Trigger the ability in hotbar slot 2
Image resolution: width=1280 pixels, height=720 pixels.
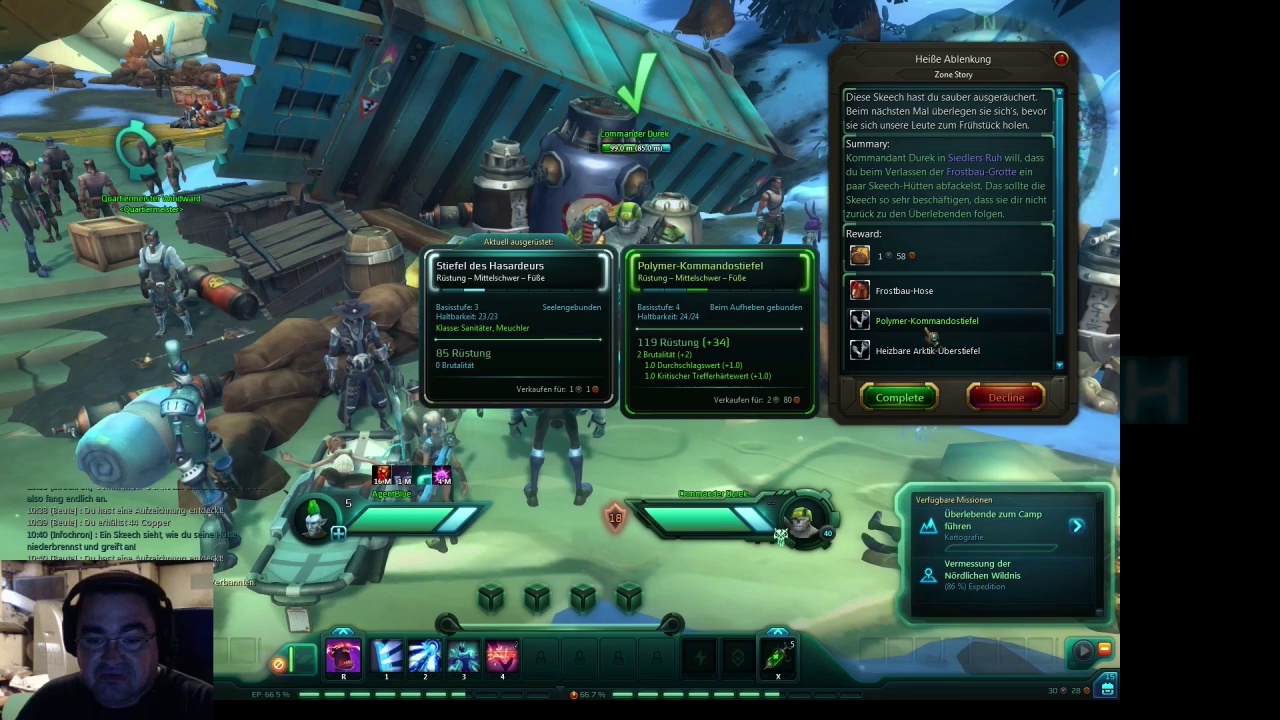click(425, 656)
